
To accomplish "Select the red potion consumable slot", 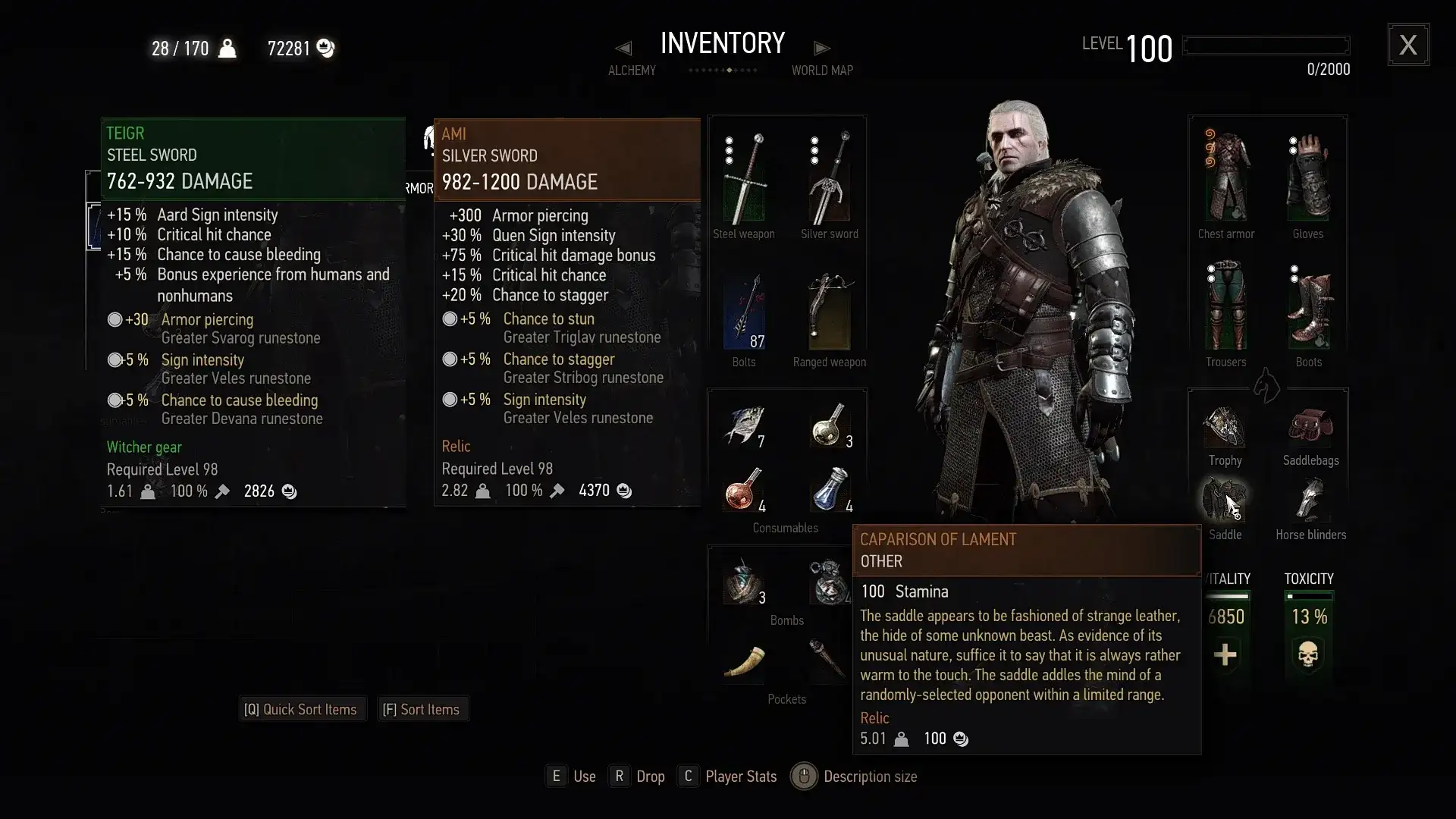I will pyautogui.click(x=744, y=490).
